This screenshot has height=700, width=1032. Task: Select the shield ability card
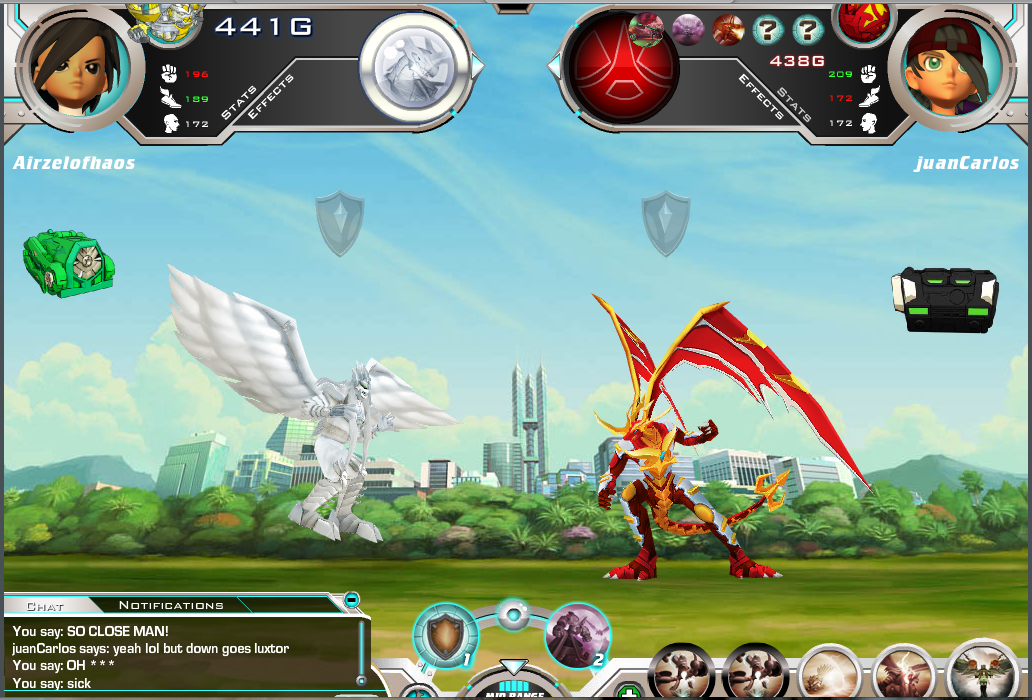pos(445,636)
